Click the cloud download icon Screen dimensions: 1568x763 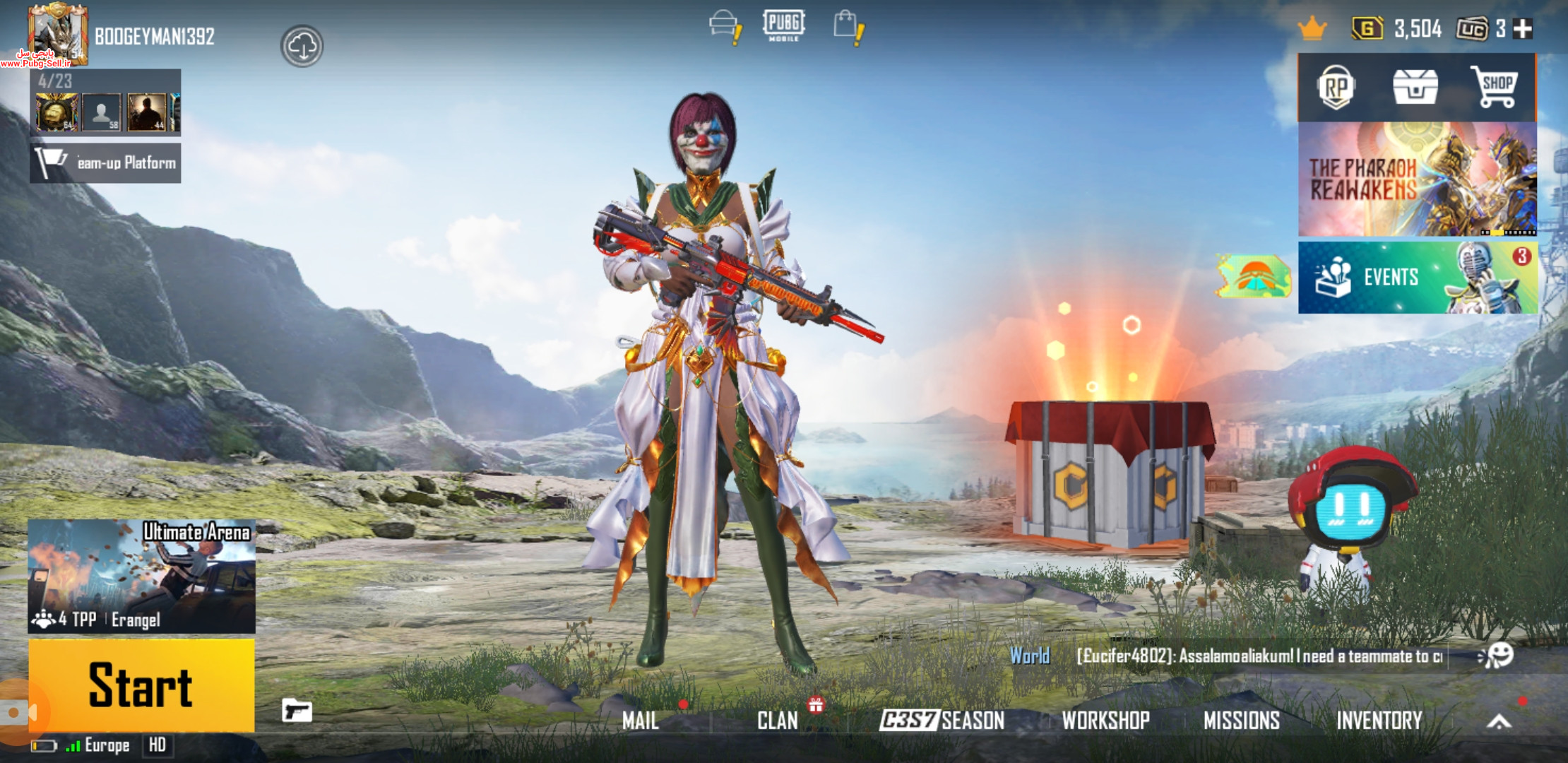[302, 47]
